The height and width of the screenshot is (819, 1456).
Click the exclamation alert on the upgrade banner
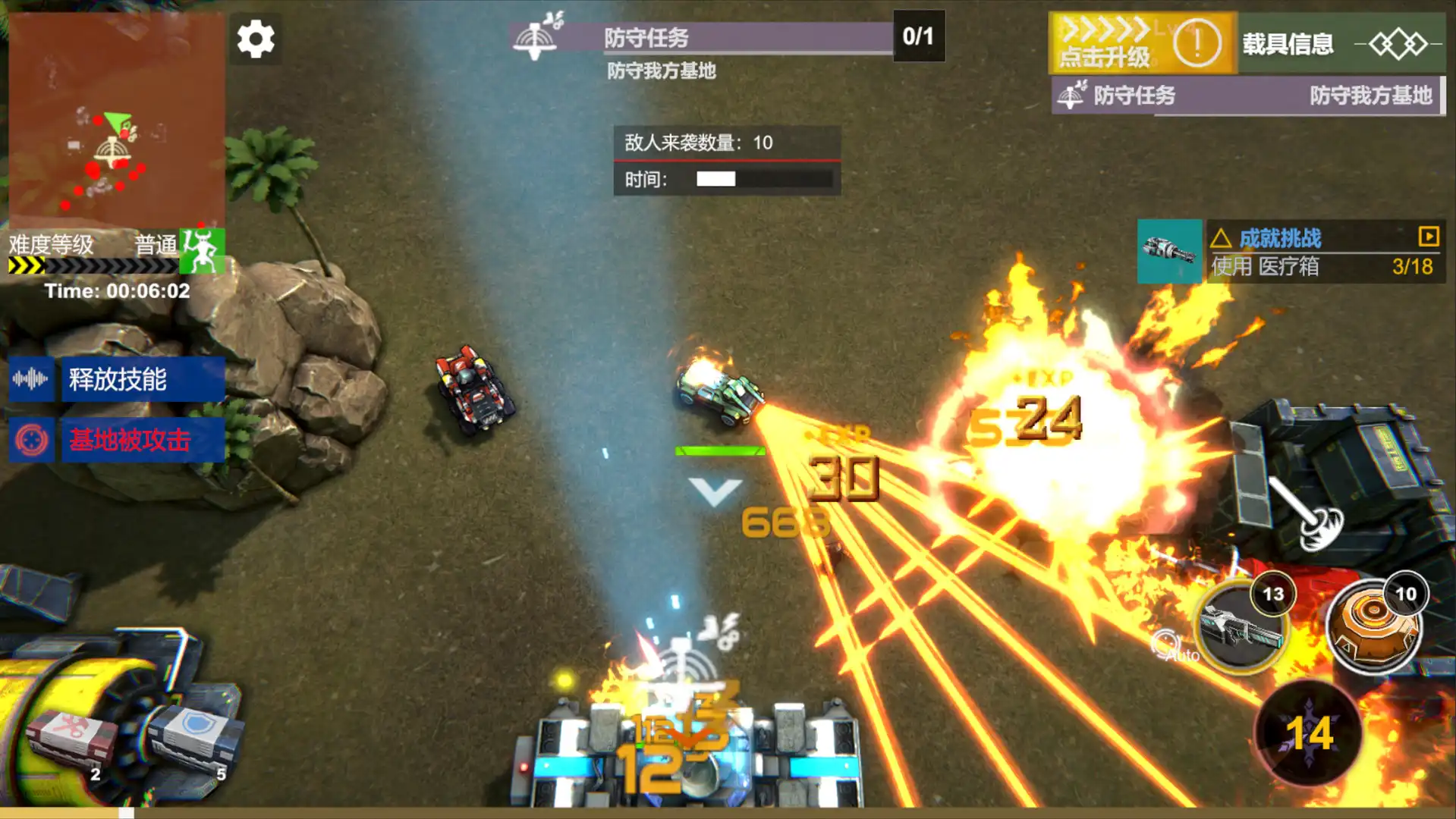[x=1197, y=43]
